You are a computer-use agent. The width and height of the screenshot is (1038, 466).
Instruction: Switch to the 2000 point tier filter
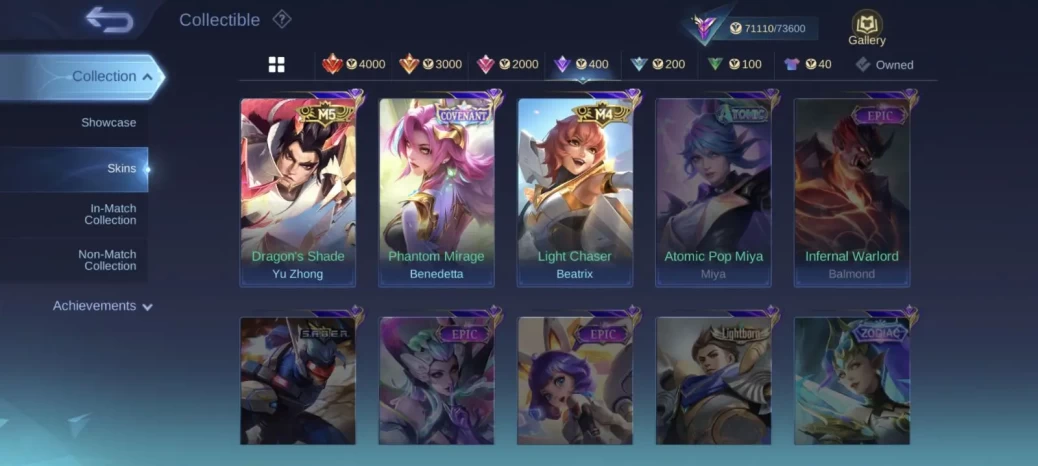click(x=508, y=65)
